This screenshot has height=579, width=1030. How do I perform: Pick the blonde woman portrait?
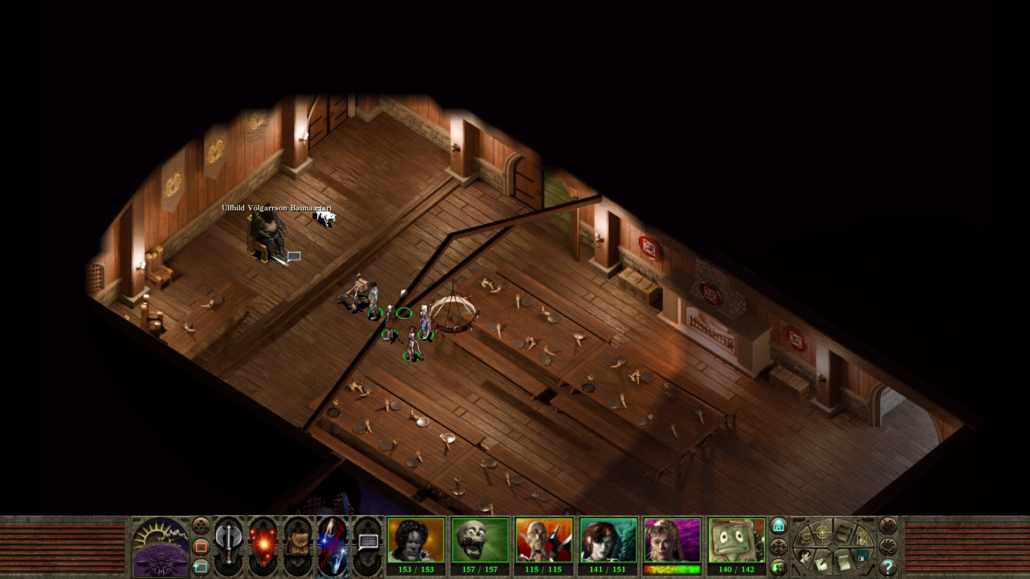tap(671, 539)
